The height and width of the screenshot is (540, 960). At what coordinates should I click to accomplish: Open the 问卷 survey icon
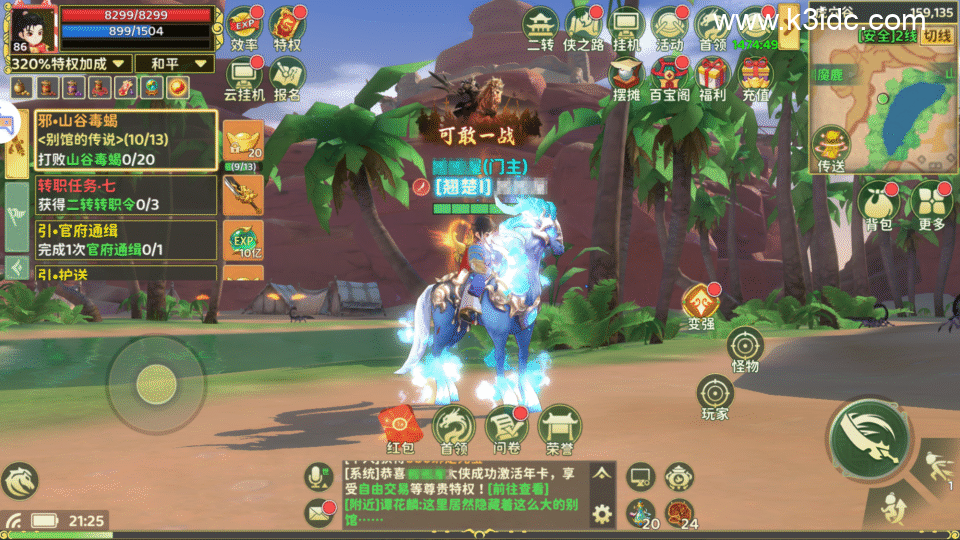[x=504, y=425]
